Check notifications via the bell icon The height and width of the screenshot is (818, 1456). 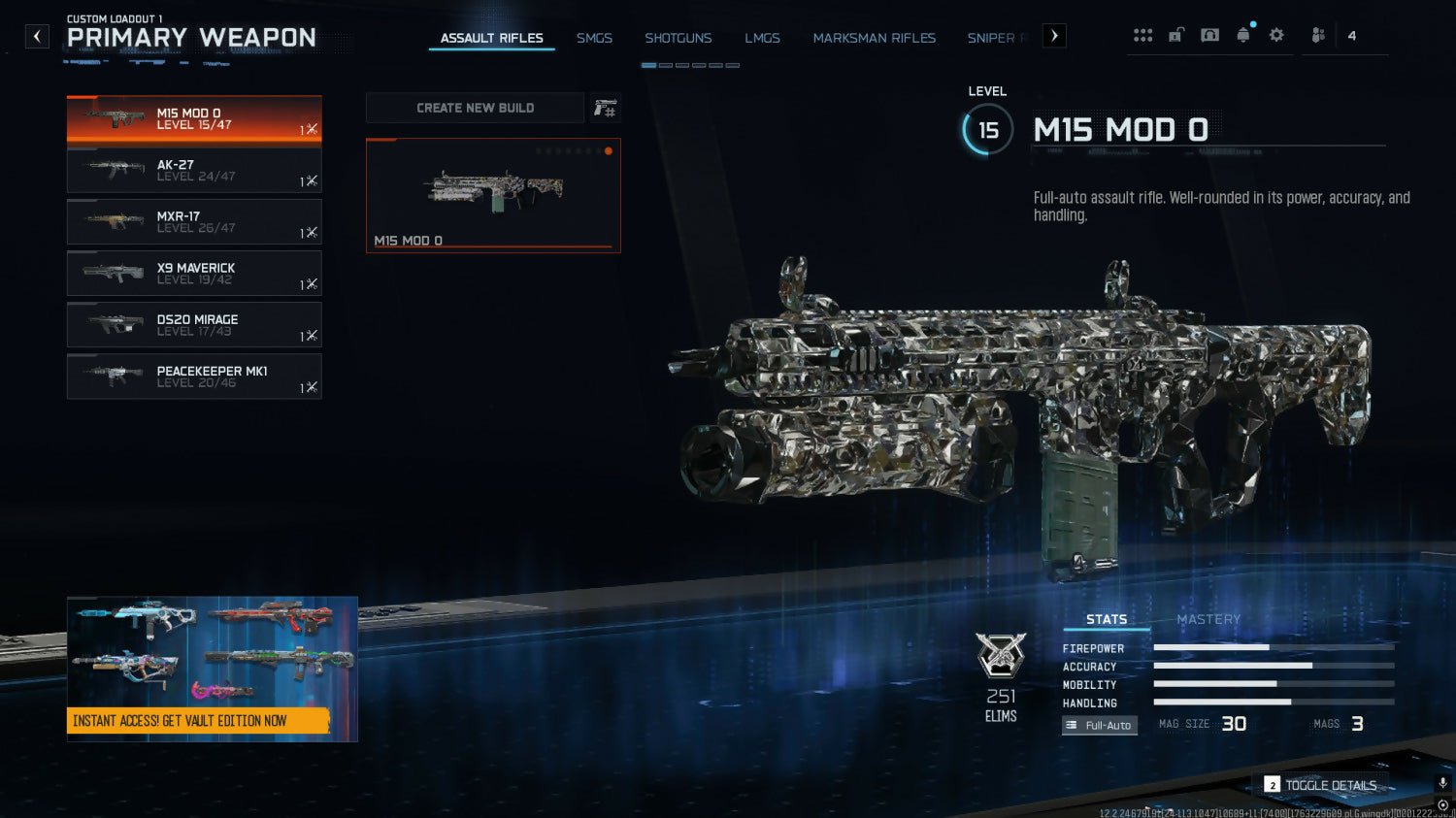click(x=1243, y=36)
